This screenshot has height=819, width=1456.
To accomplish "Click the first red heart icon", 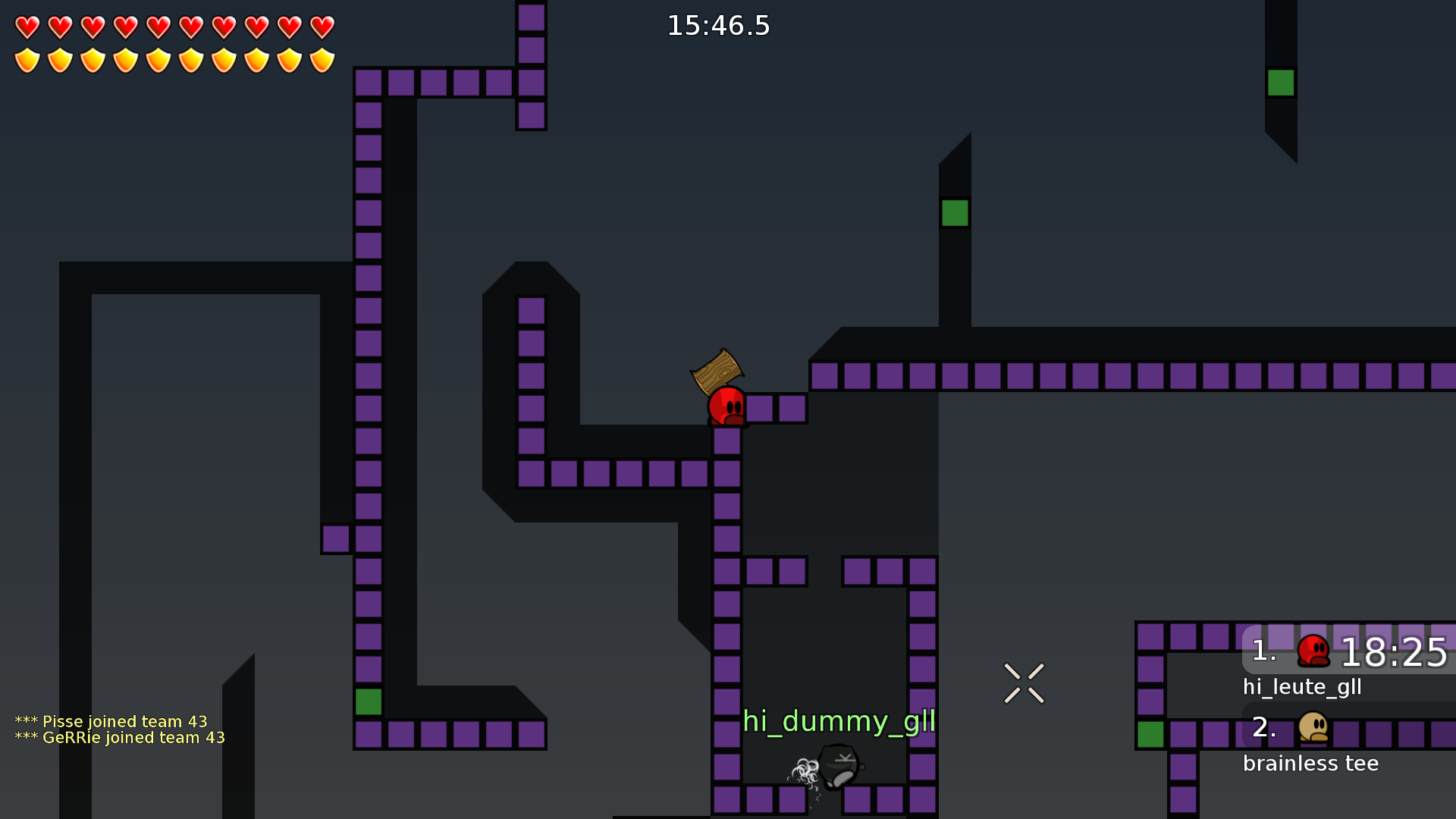I will click(27, 26).
